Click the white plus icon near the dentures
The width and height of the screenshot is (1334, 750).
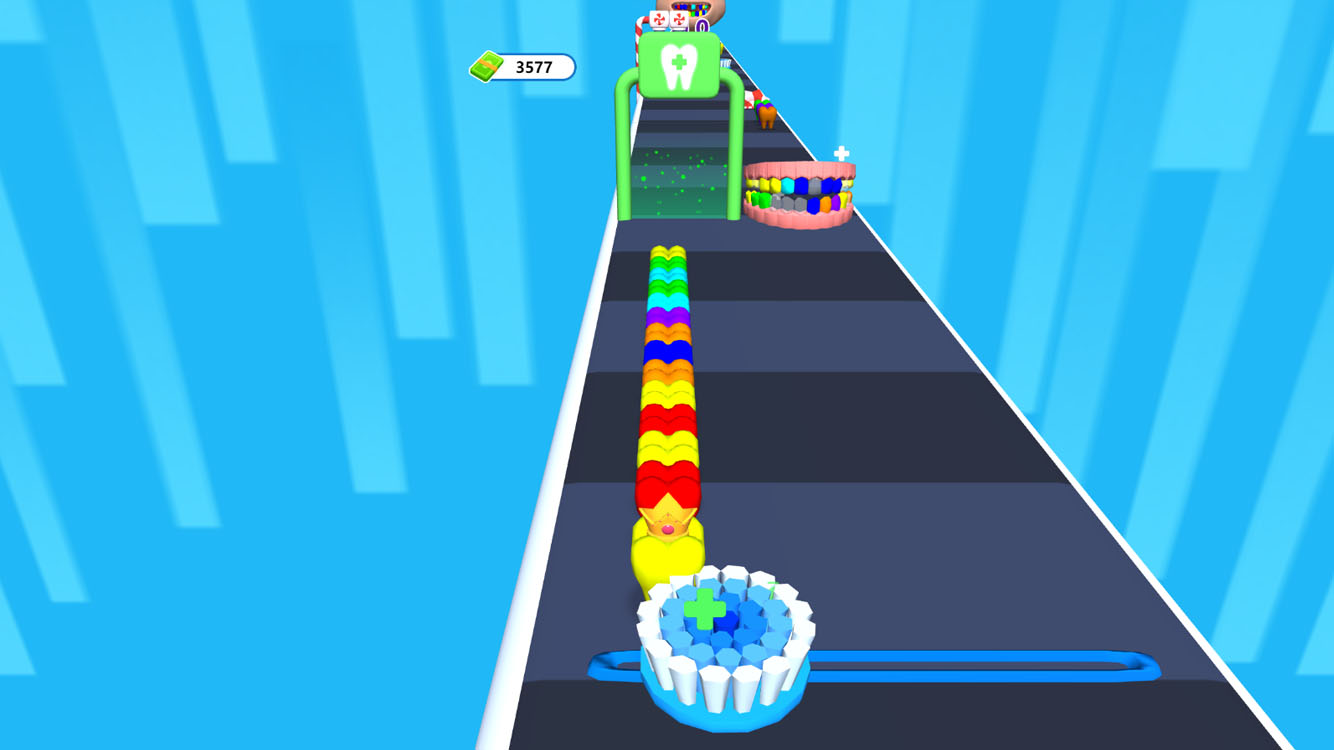click(841, 150)
